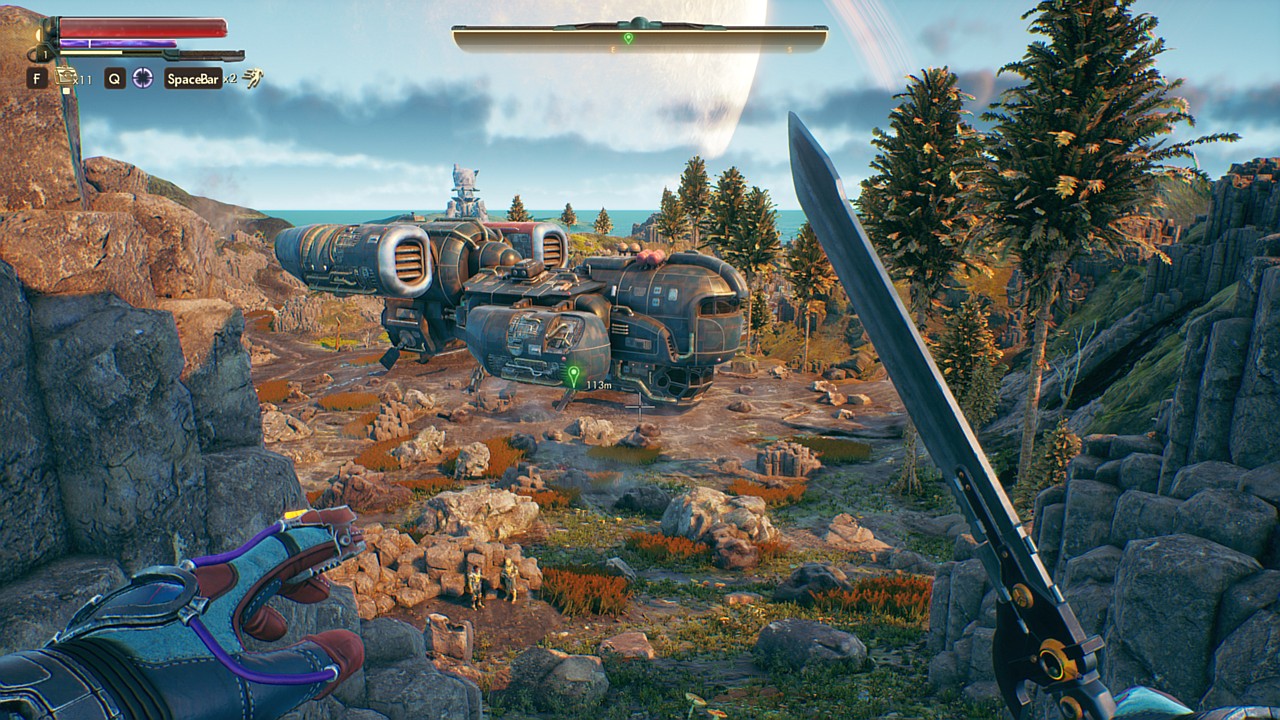The image size is (1280, 720).
Task: Click the green waypoint marker showing 113m
Action: (573, 376)
